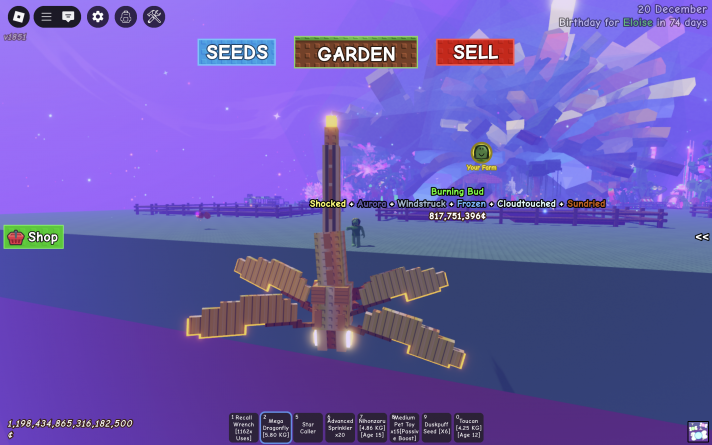Select the Nihonzaru pet slot
712x445 pixels.
pos(372,428)
